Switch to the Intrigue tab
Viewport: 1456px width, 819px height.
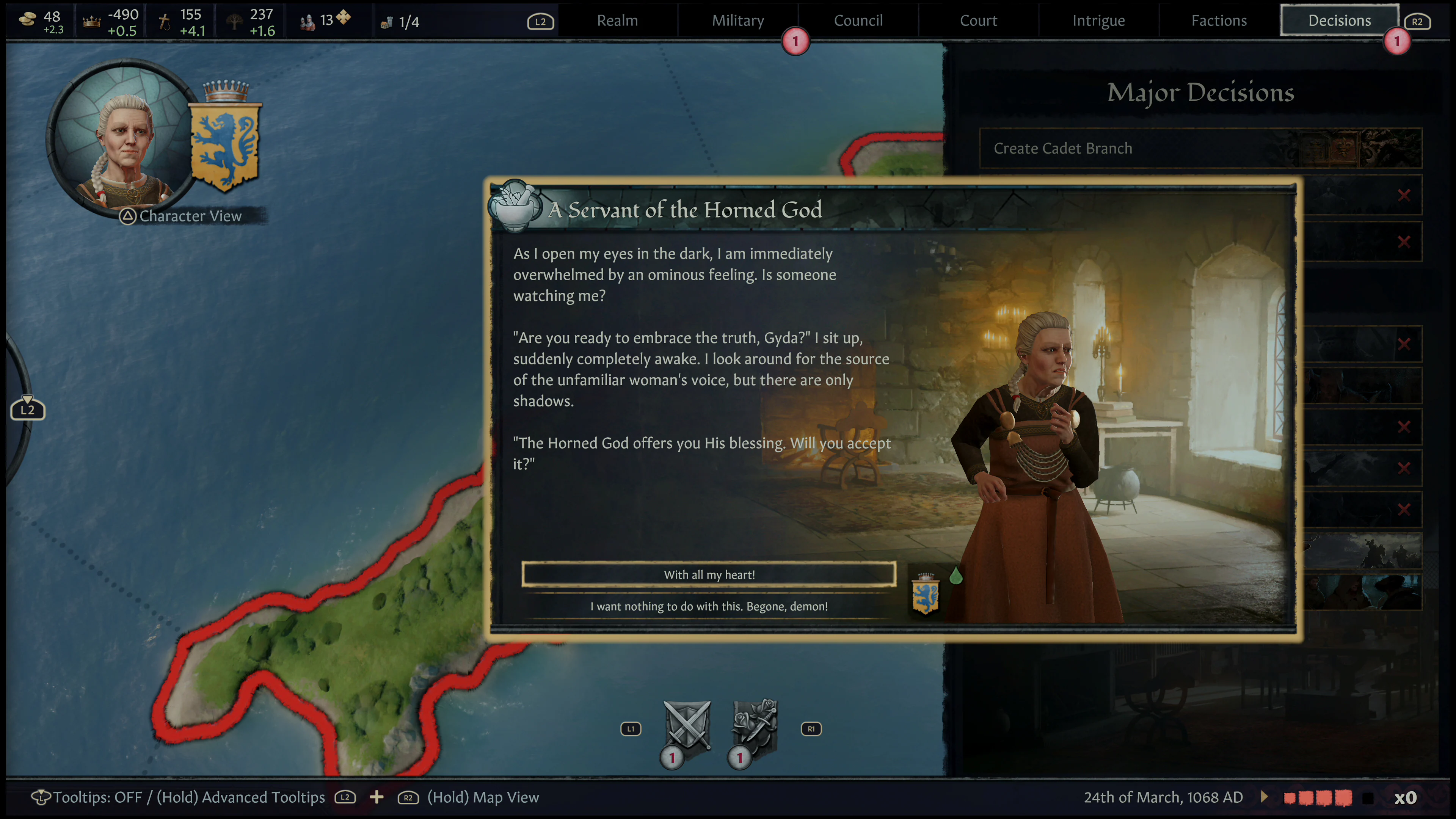(1098, 20)
